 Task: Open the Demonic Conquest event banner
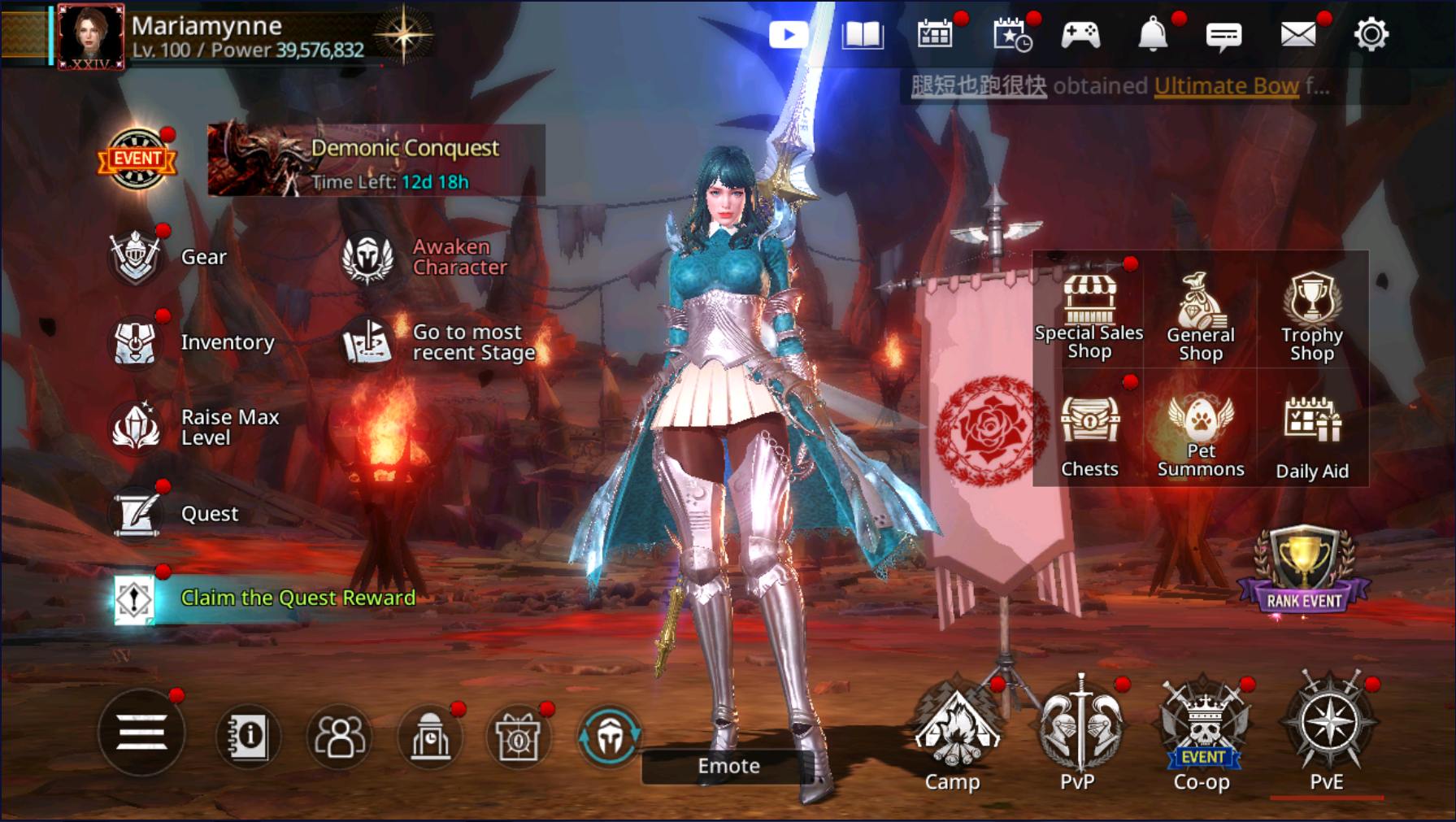[x=376, y=160]
